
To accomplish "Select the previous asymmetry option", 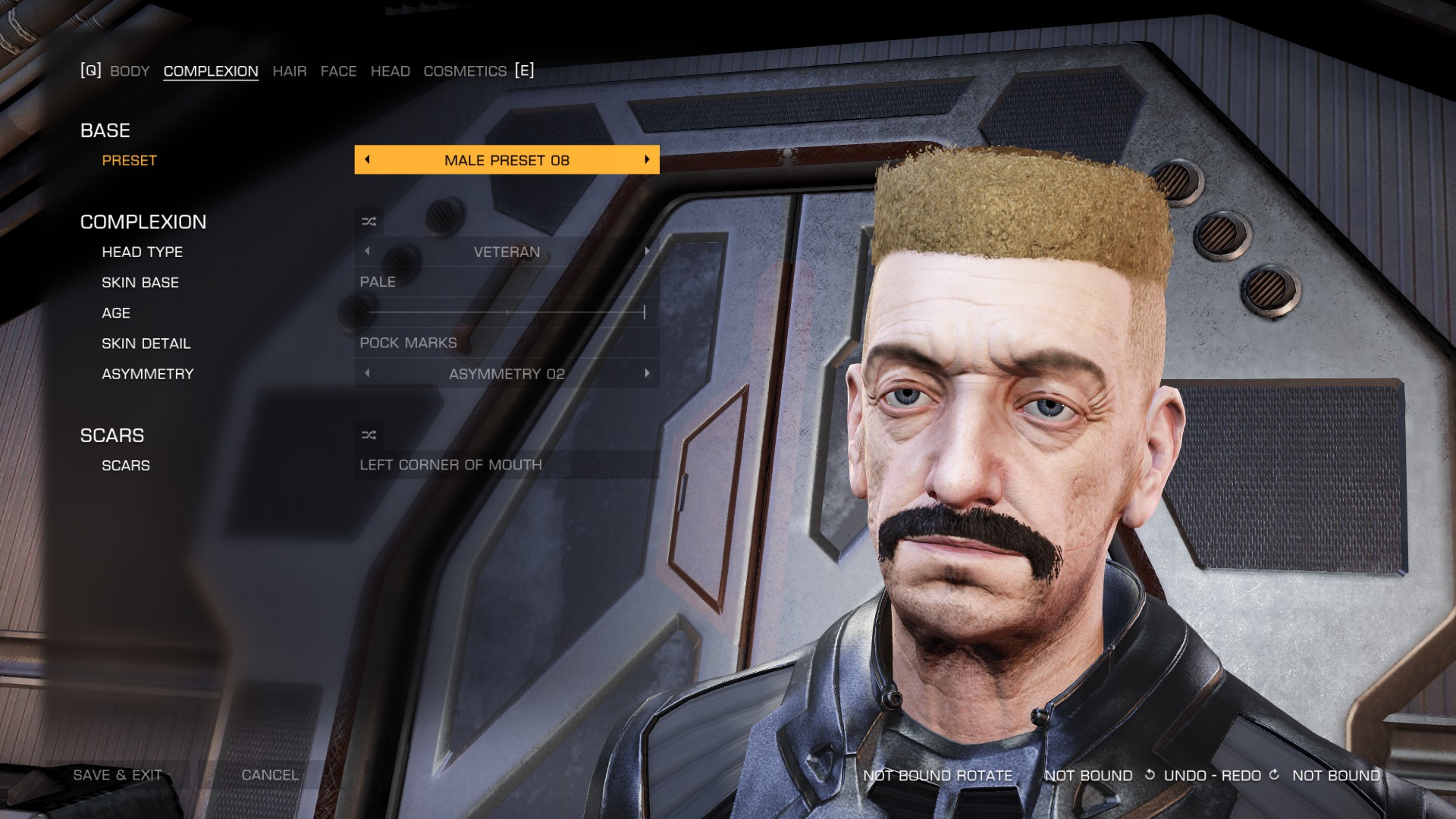I will click(368, 373).
